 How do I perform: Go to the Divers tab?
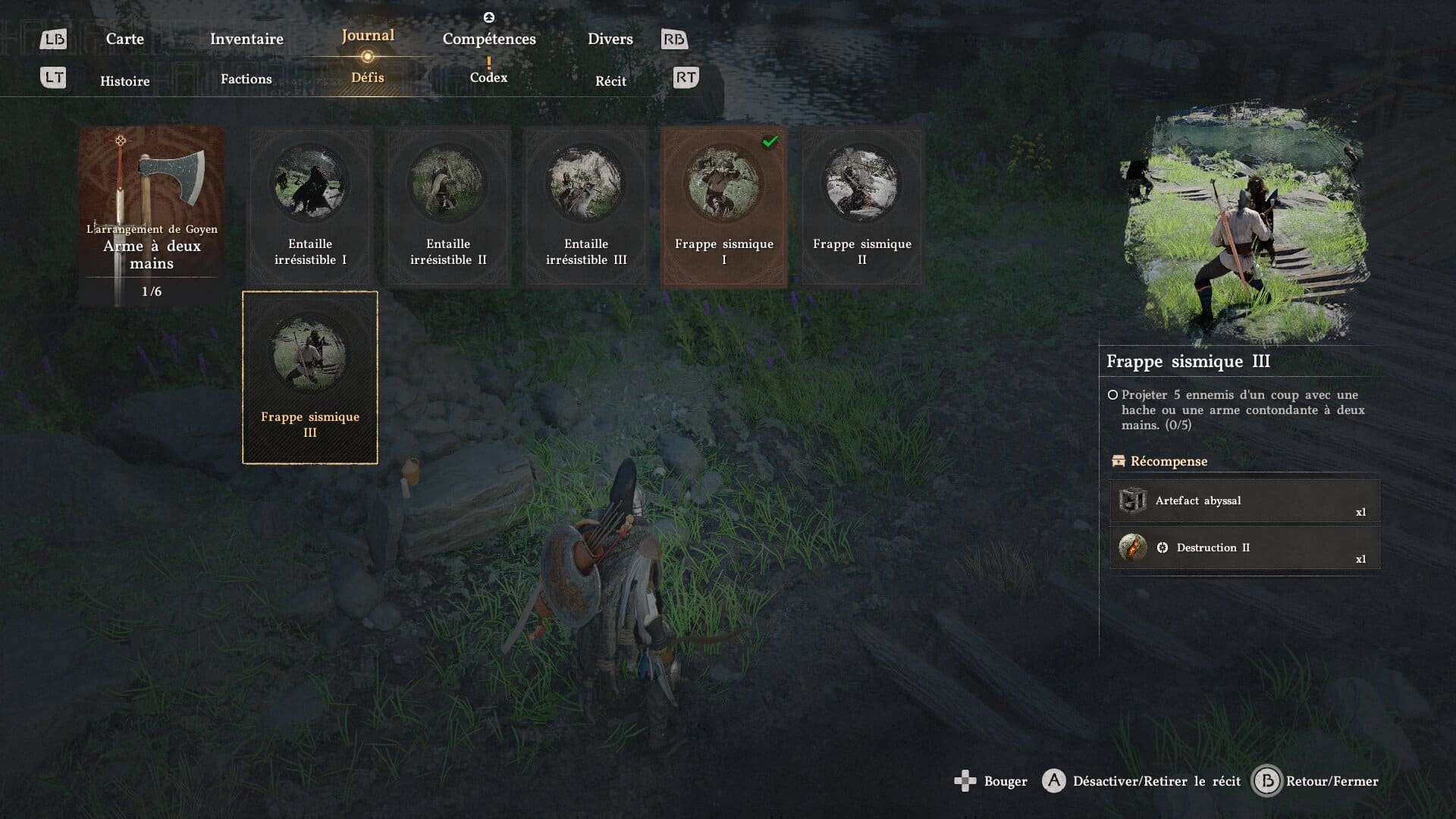(610, 39)
